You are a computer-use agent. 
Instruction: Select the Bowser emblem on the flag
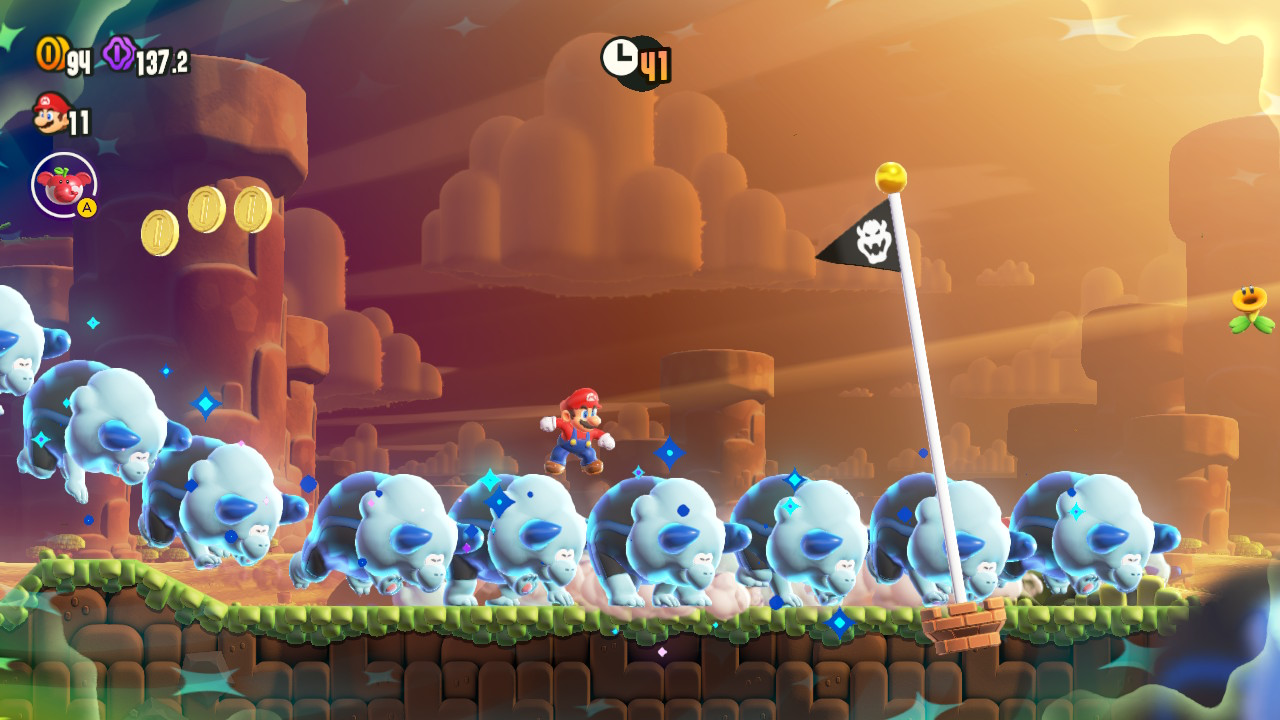(872, 240)
